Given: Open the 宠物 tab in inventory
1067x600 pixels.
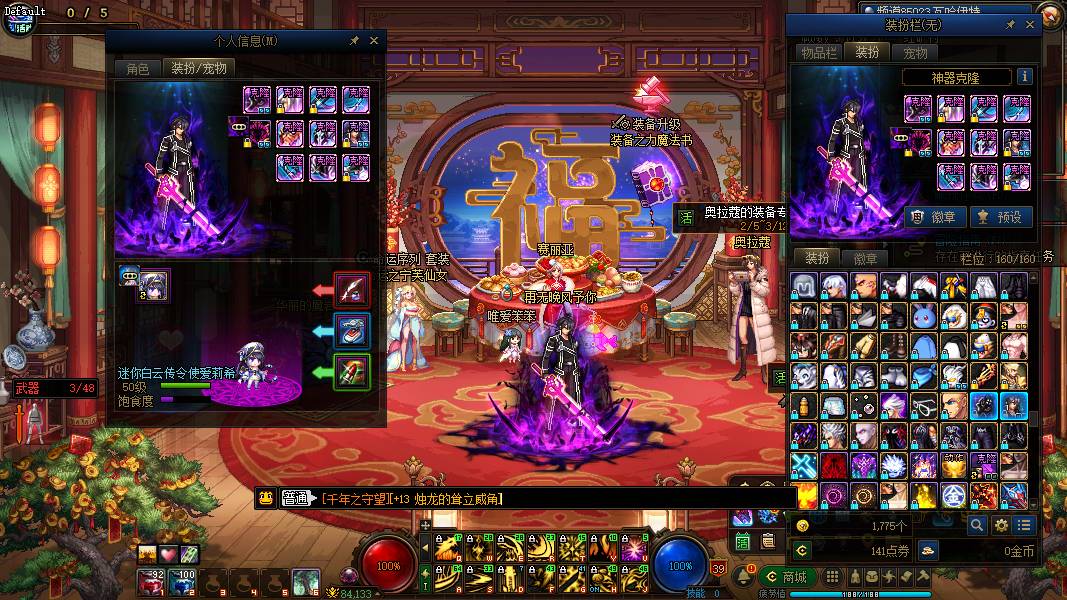Looking at the screenshot, I should click(915, 52).
